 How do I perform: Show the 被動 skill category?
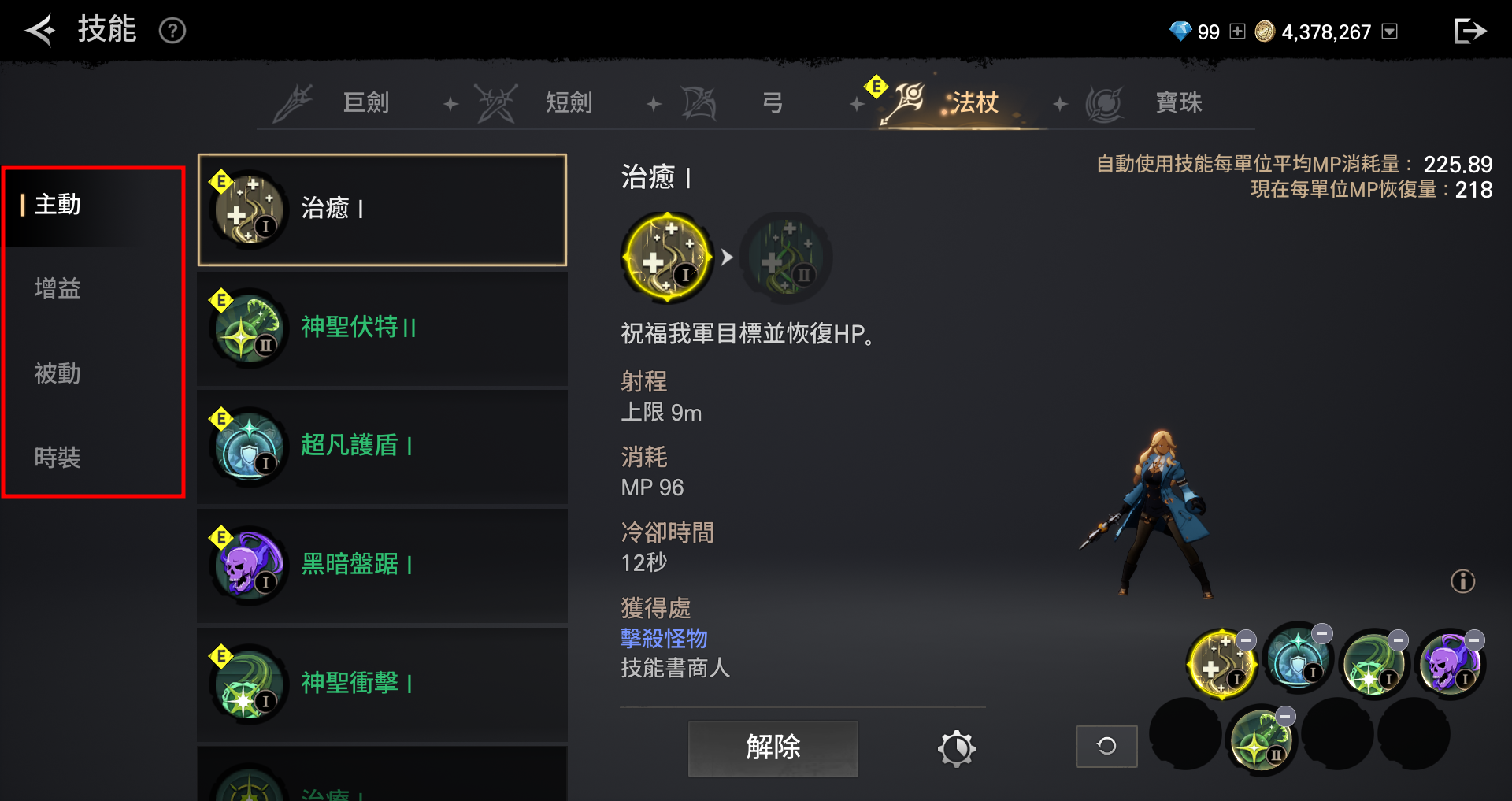click(x=57, y=373)
